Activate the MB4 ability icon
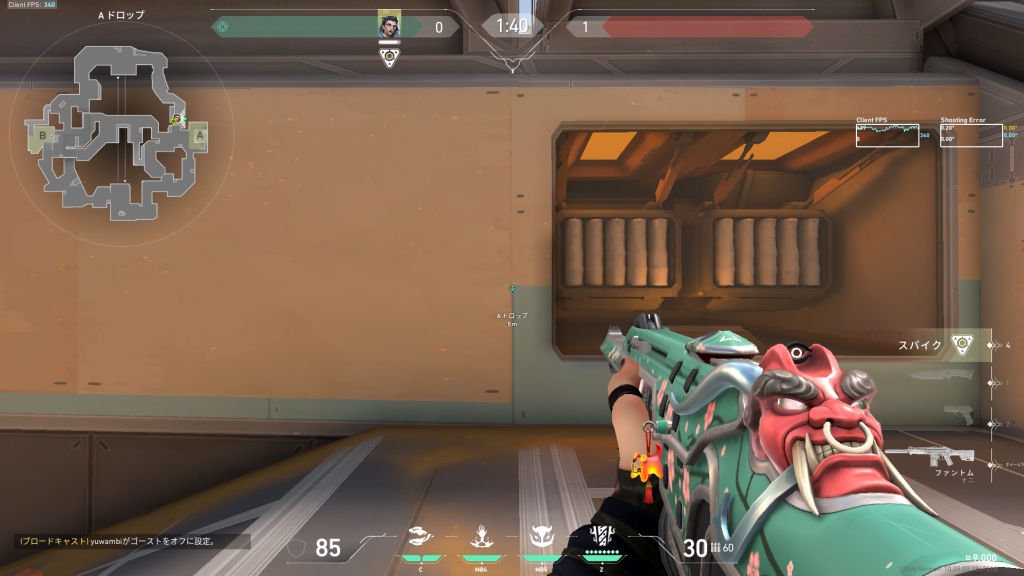 tap(480, 539)
